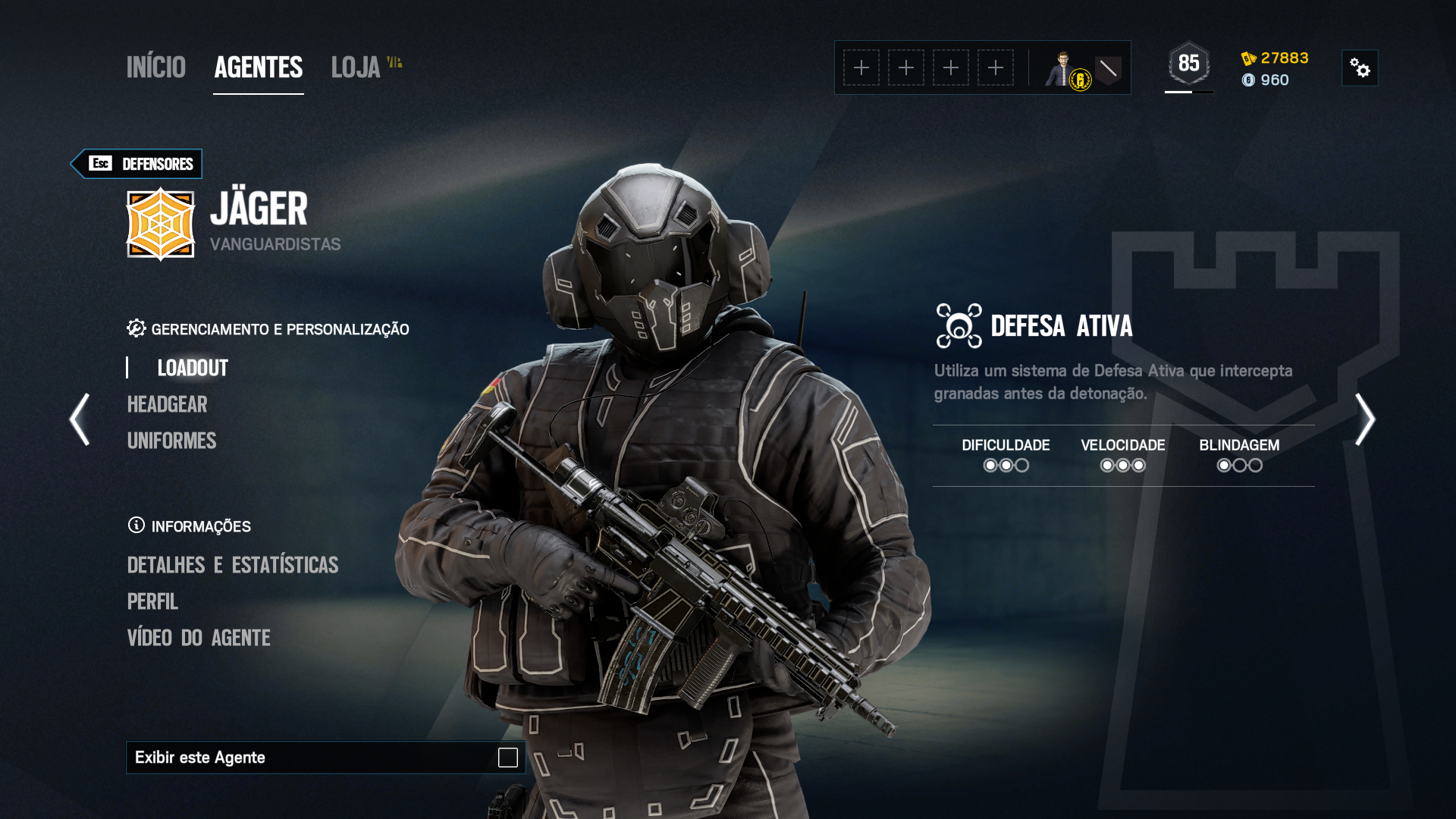Select the Agentes tab
1456x819 pixels.
[x=259, y=67]
